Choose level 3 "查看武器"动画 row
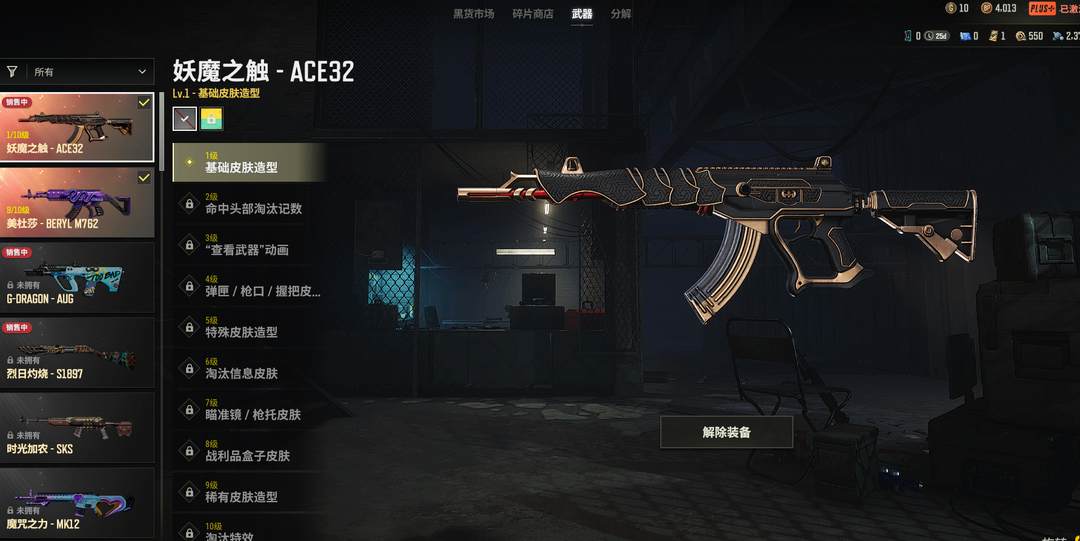The image size is (1080, 541). click(x=250, y=245)
